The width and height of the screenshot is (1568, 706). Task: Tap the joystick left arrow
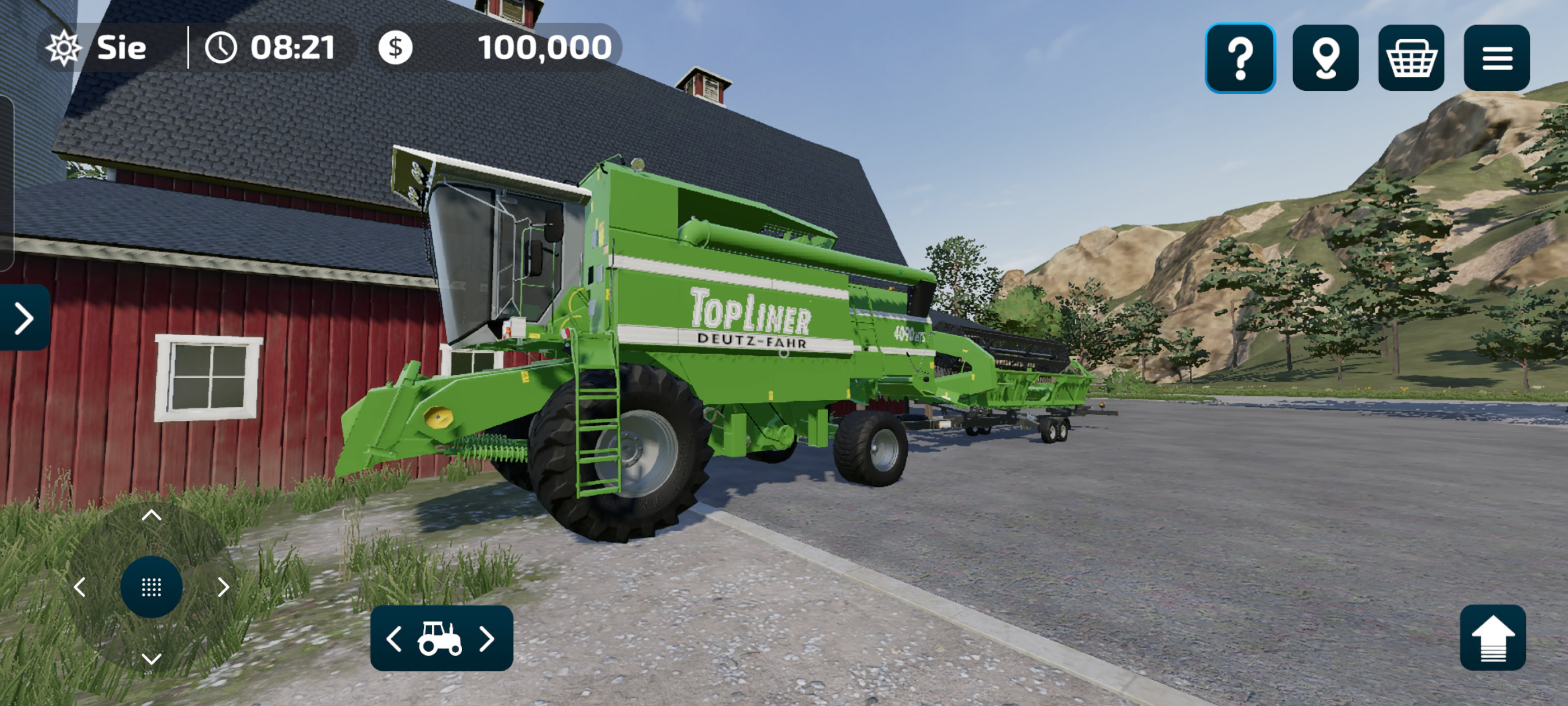click(x=79, y=587)
